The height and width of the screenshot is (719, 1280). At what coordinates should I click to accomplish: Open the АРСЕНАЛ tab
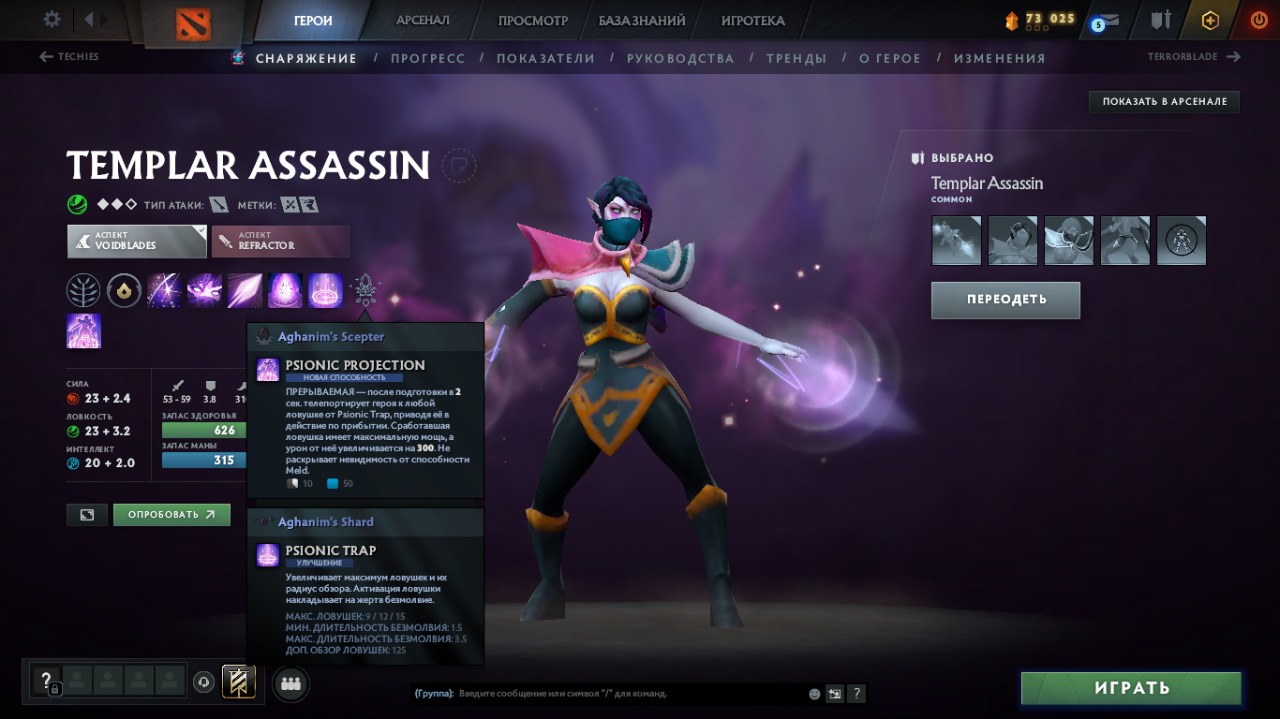coord(422,20)
